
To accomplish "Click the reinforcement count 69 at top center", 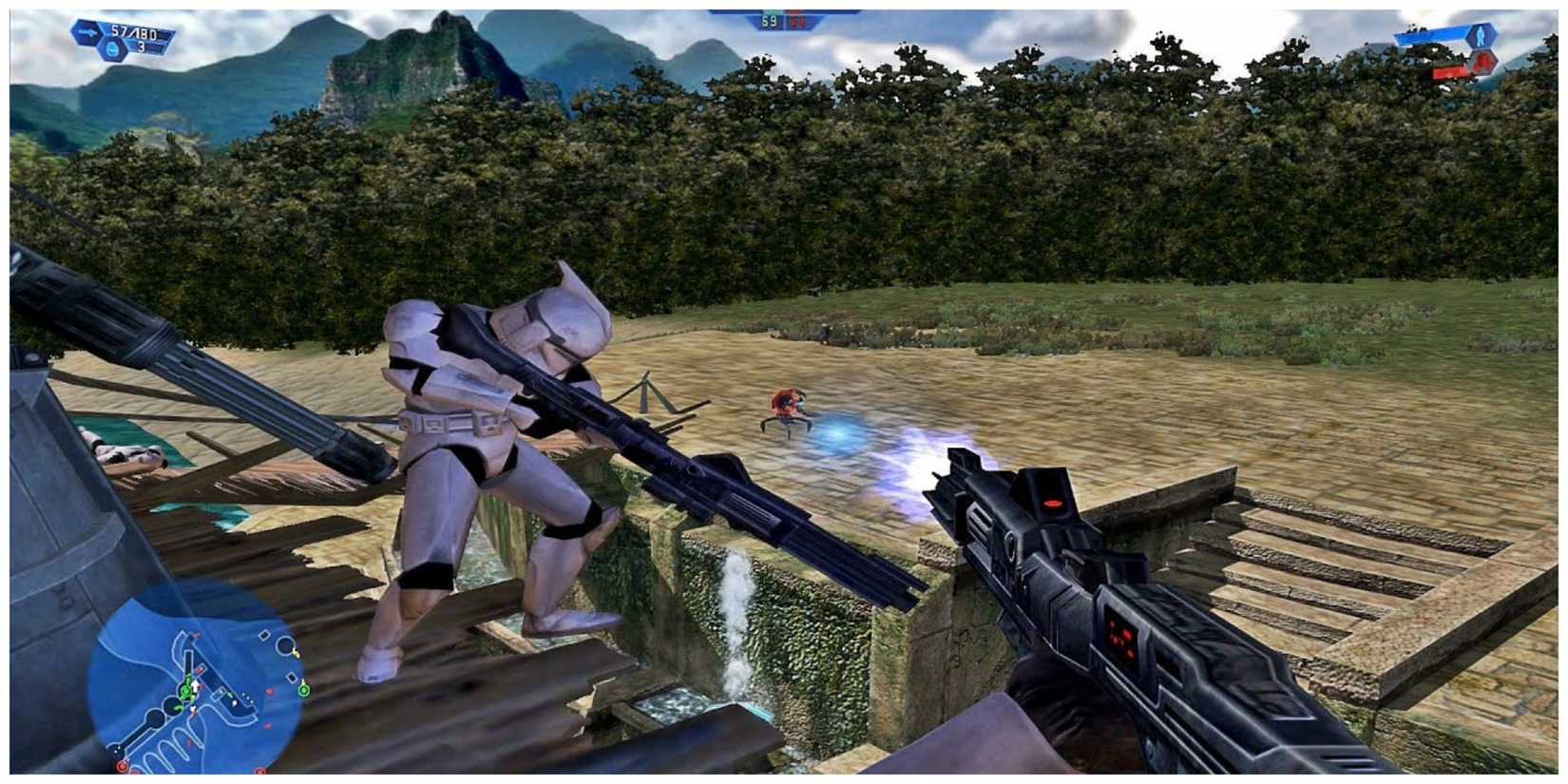I will tap(768, 23).
